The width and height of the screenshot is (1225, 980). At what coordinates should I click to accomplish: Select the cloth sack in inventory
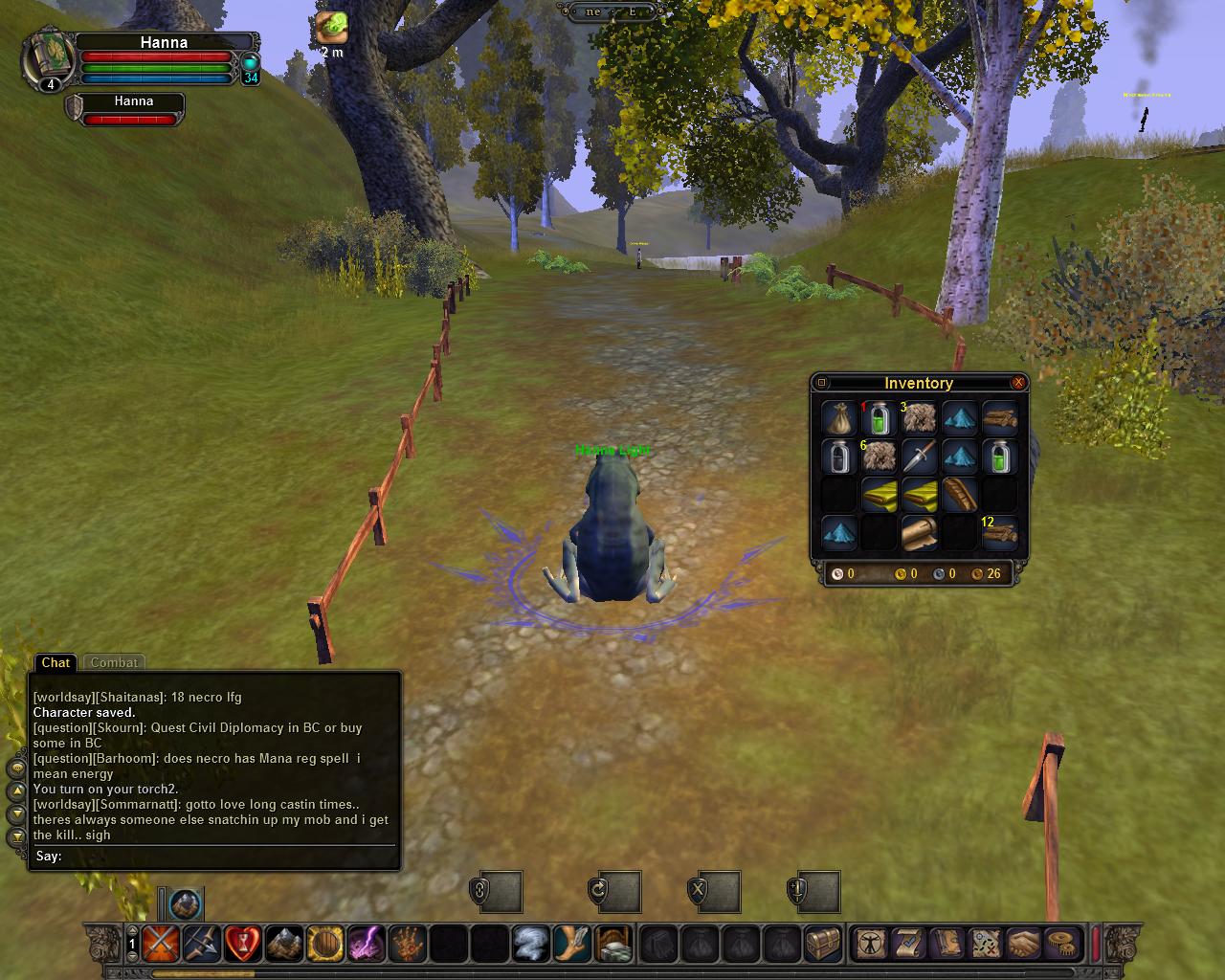(x=839, y=418)
